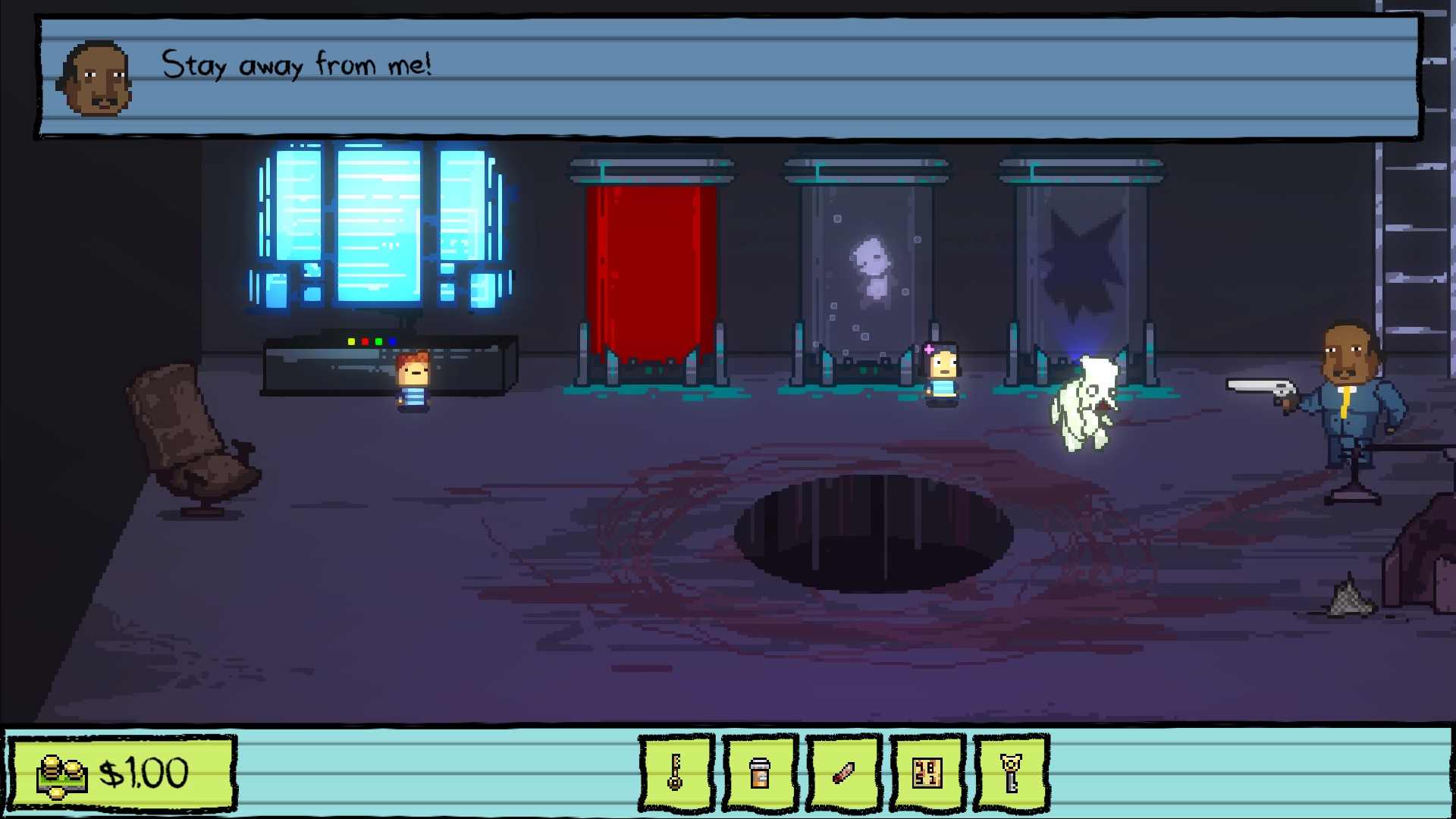This screenshot has height=819, width=1456.
Task: Select the bloody pencil inventory item
Action: [844, 773]
